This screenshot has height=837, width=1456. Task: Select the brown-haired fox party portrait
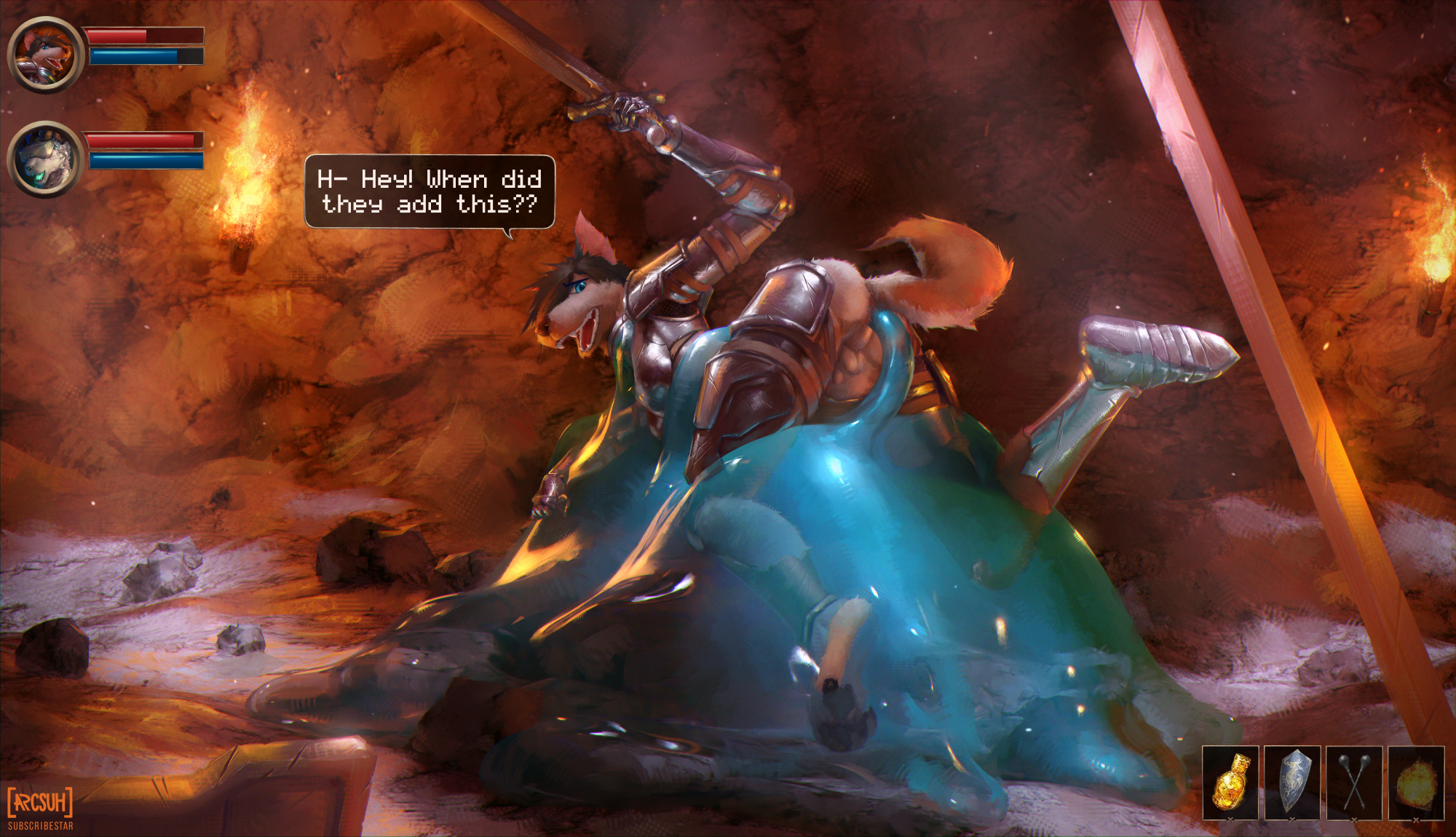tap(46, 55)
